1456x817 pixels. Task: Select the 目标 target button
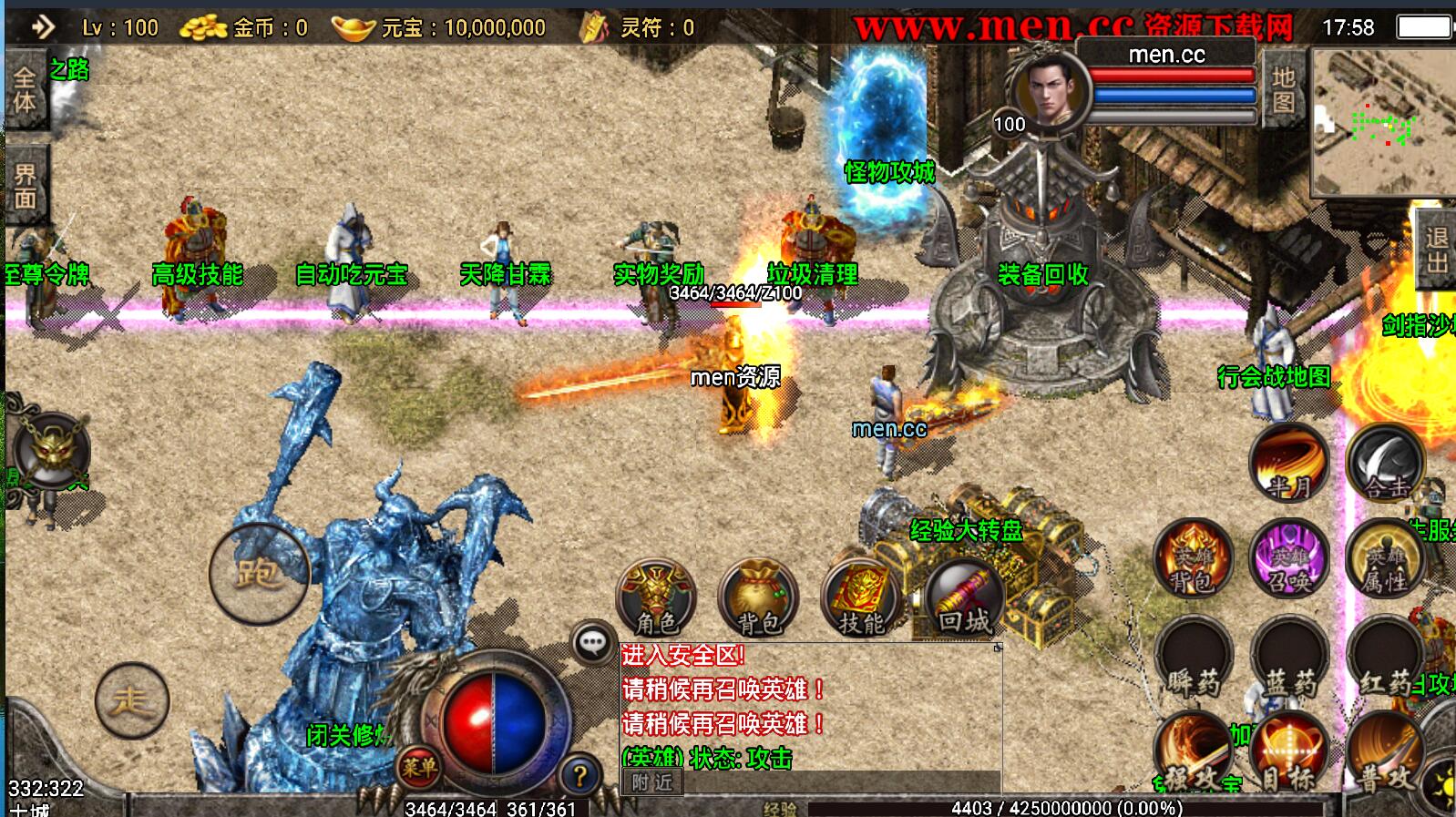tap(1288, 753)
